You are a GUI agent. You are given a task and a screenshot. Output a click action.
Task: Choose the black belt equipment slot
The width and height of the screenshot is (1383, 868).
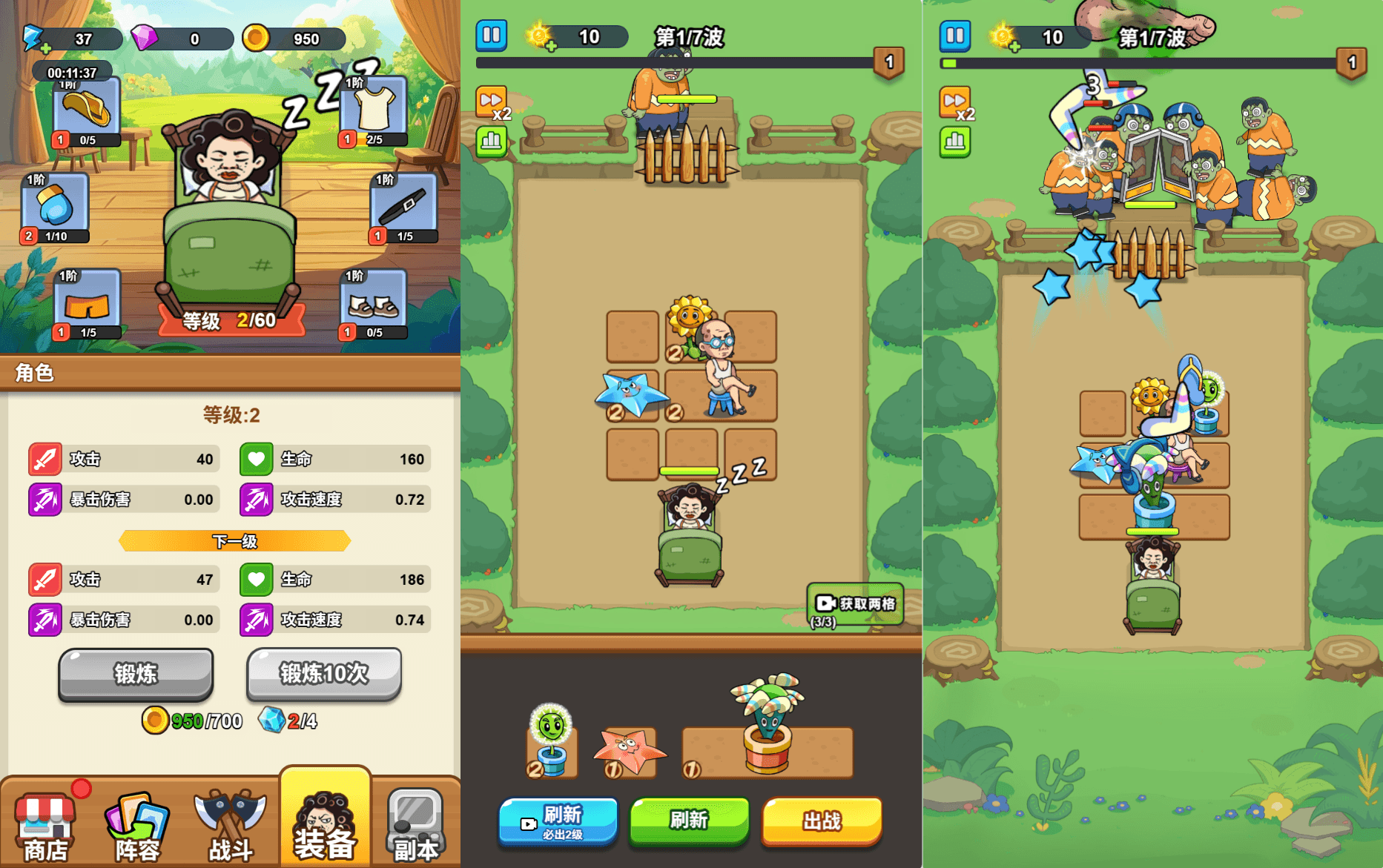(404, 208)
